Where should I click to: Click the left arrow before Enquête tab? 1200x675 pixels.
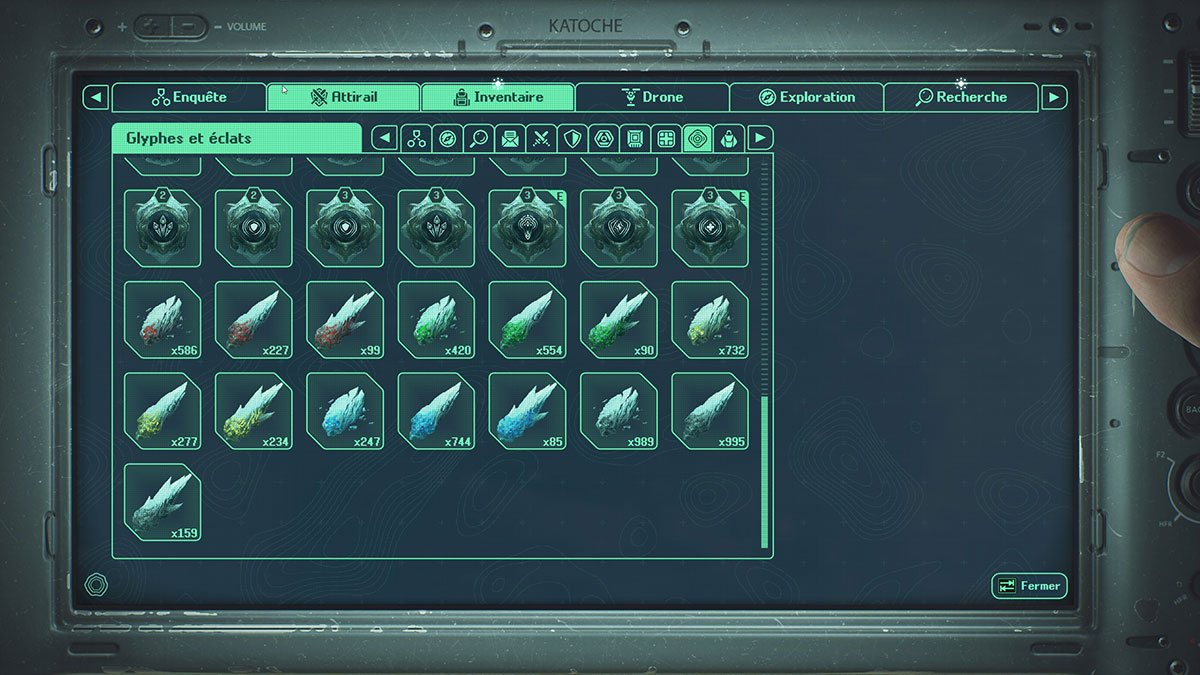click(x=95, y=97)
